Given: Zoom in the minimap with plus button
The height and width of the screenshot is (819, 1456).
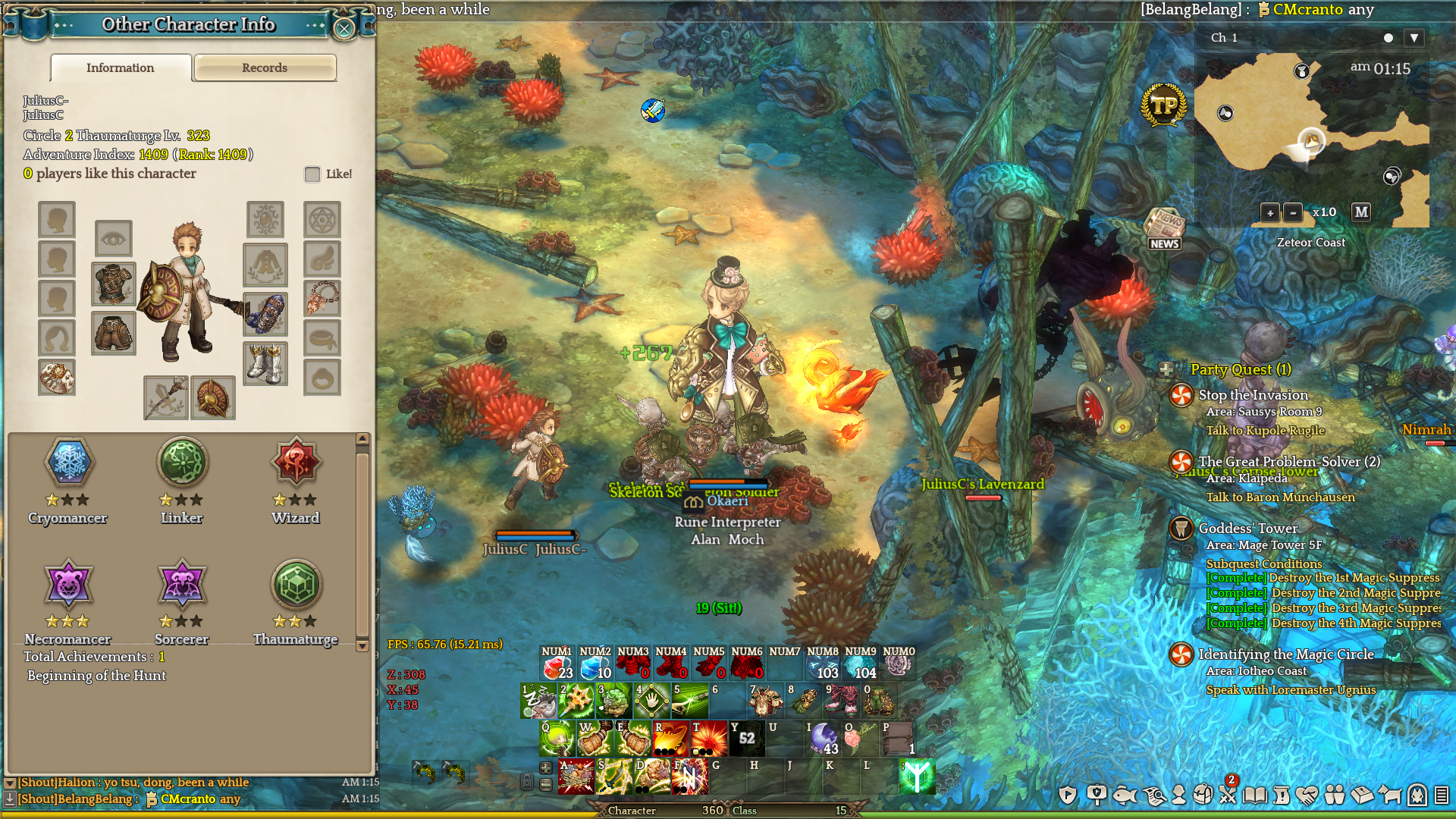Looking at the screenshot, I should (1270, 213).
